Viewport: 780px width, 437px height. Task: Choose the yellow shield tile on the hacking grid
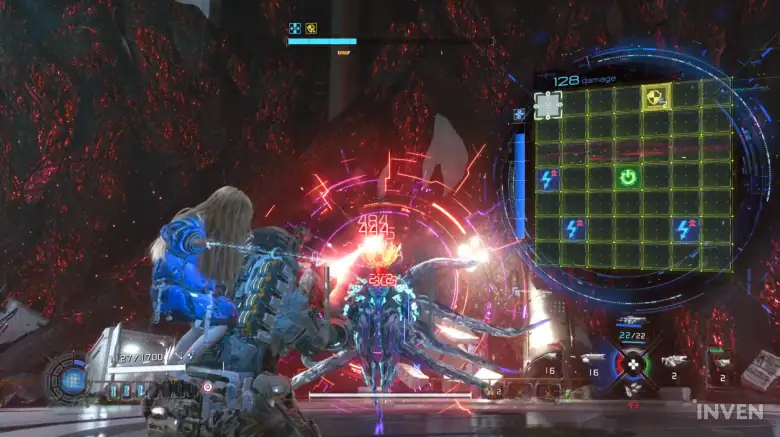pyautogui.click(x=655, y=96)
